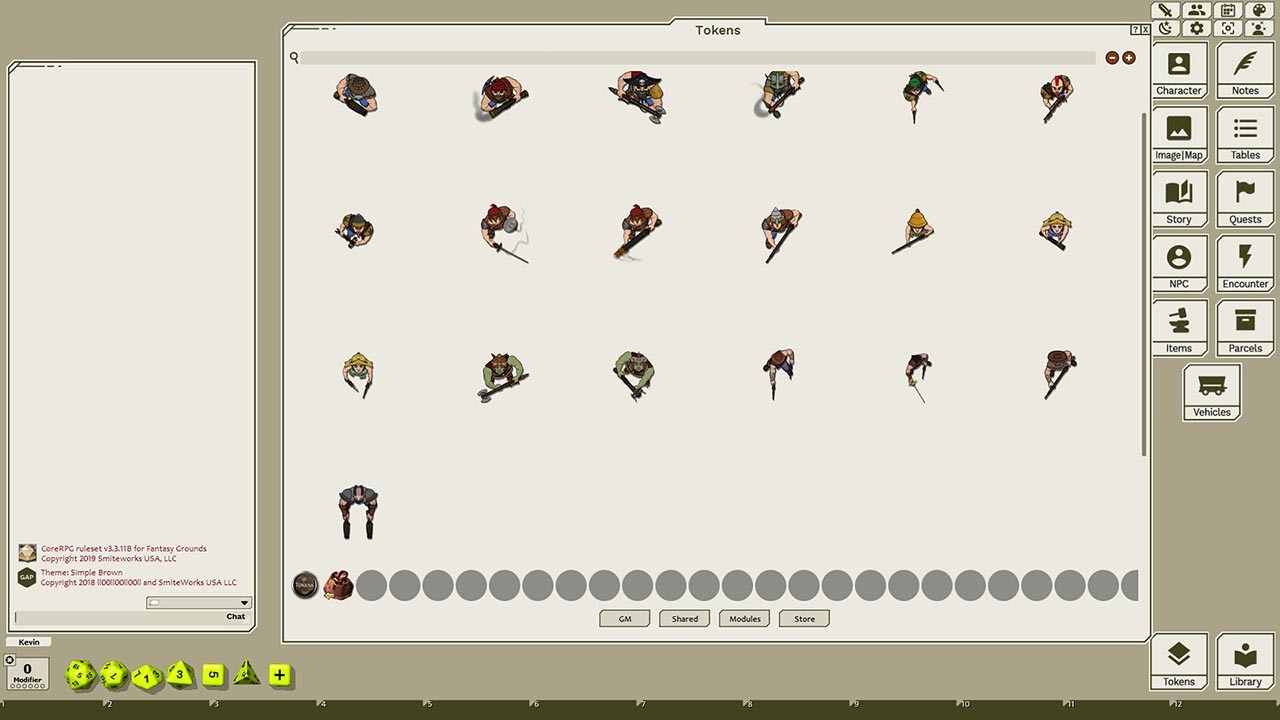Open the NPC panel from the sidebar
The image size is (1280, 720).
(1179, 263)
